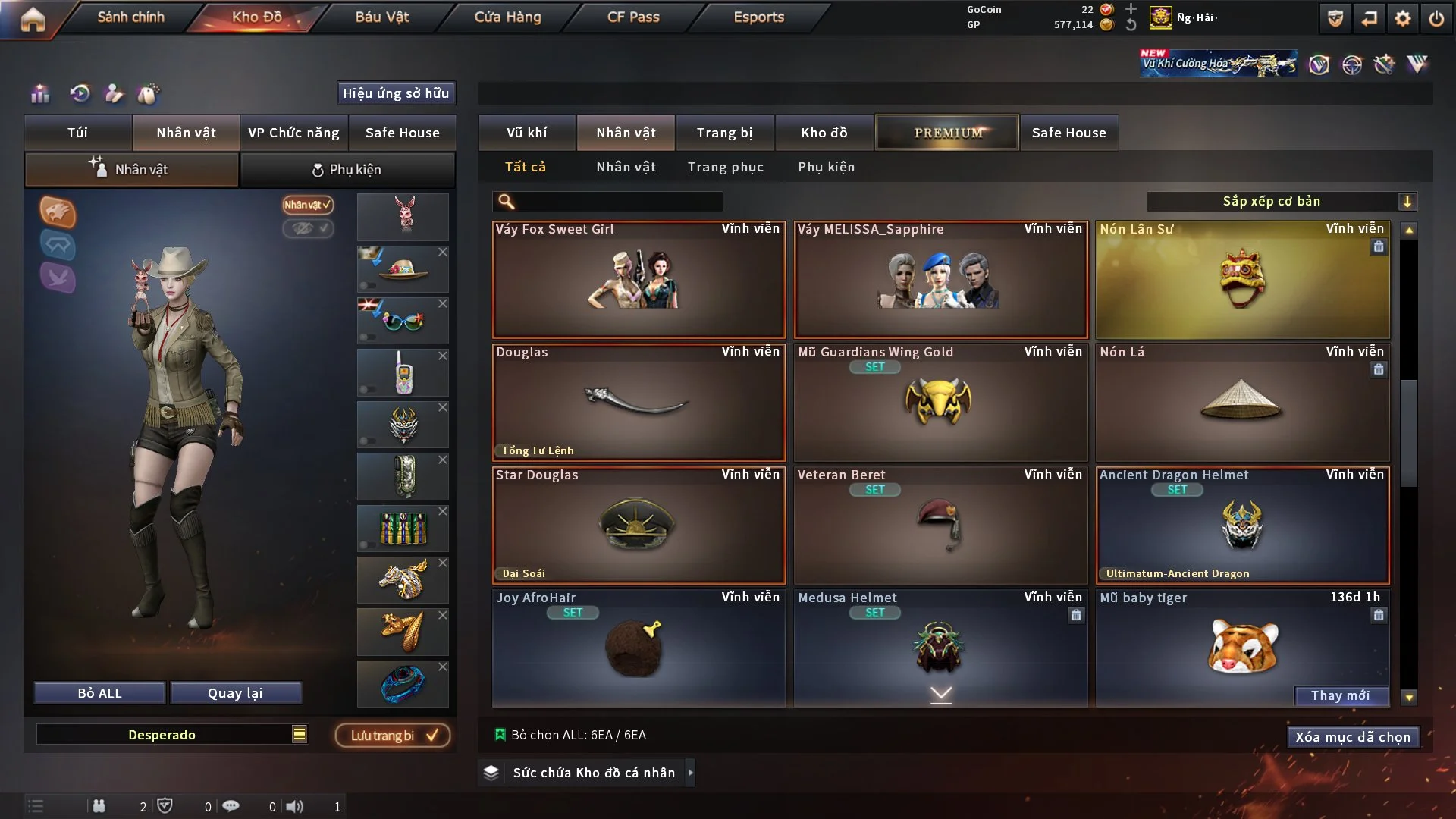Click the Quay lại button
Screen dimensions: 1456x819
(x=235, y=693)
